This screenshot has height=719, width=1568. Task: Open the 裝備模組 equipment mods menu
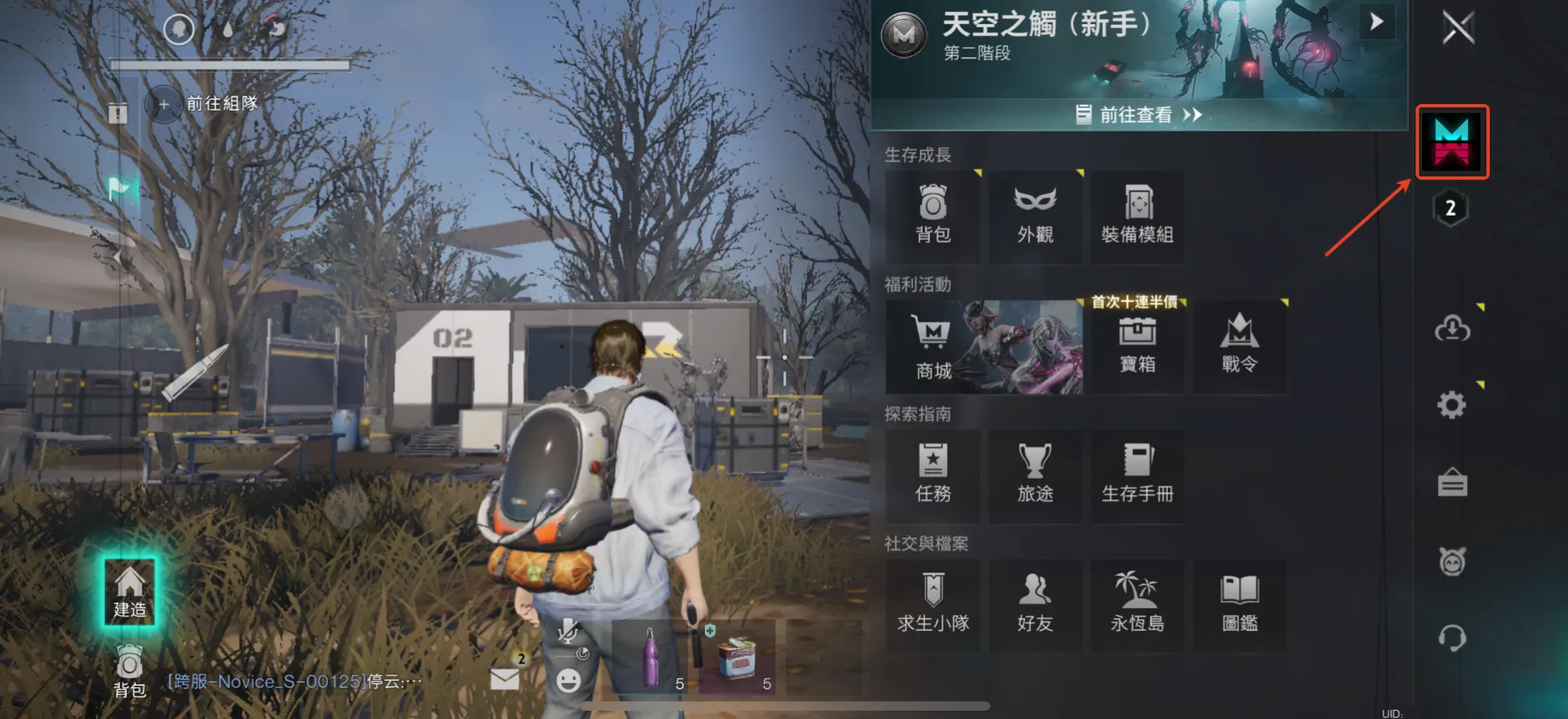(x=1137, y=216)
